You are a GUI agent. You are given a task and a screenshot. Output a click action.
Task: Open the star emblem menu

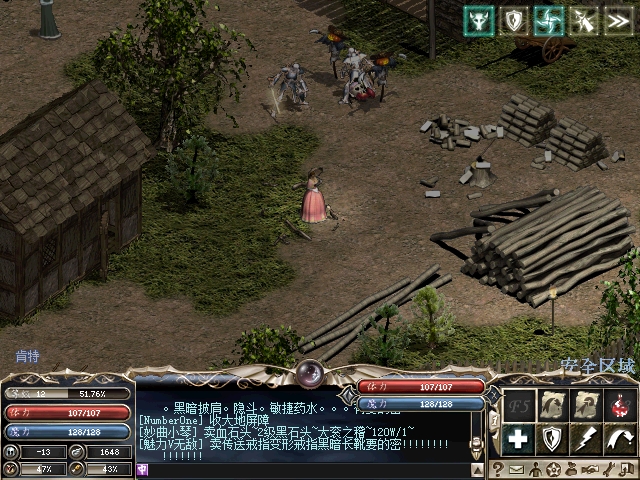point(553,469)
